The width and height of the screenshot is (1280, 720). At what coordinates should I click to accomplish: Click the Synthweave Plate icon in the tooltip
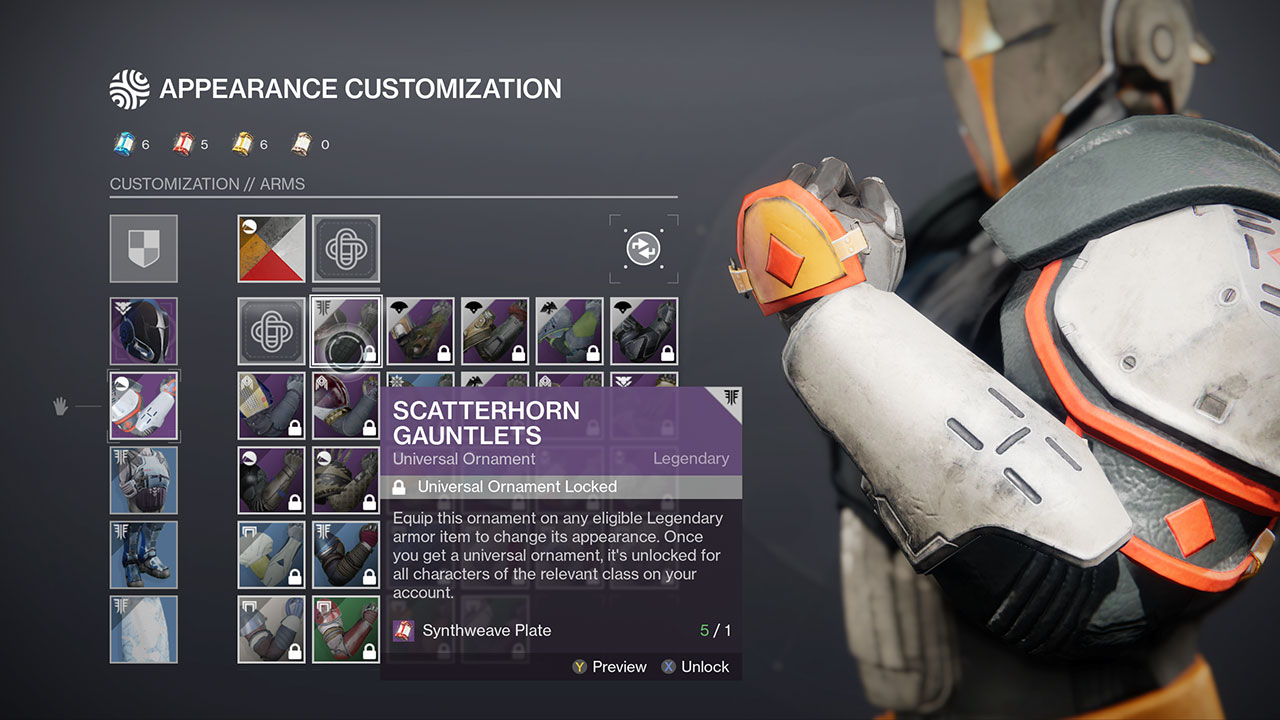point(403,630)
